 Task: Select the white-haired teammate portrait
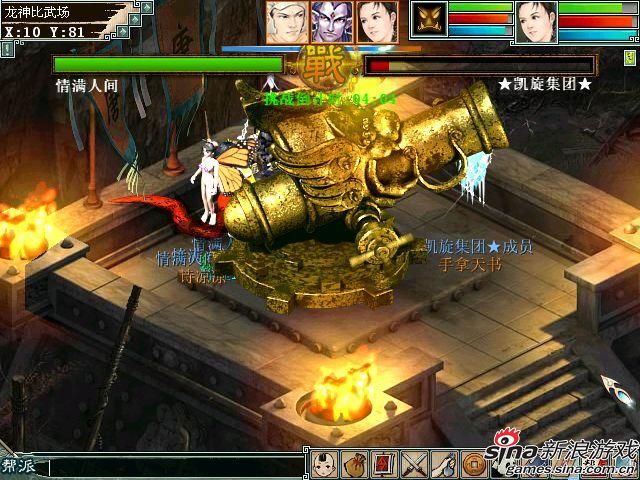(285, 21)
